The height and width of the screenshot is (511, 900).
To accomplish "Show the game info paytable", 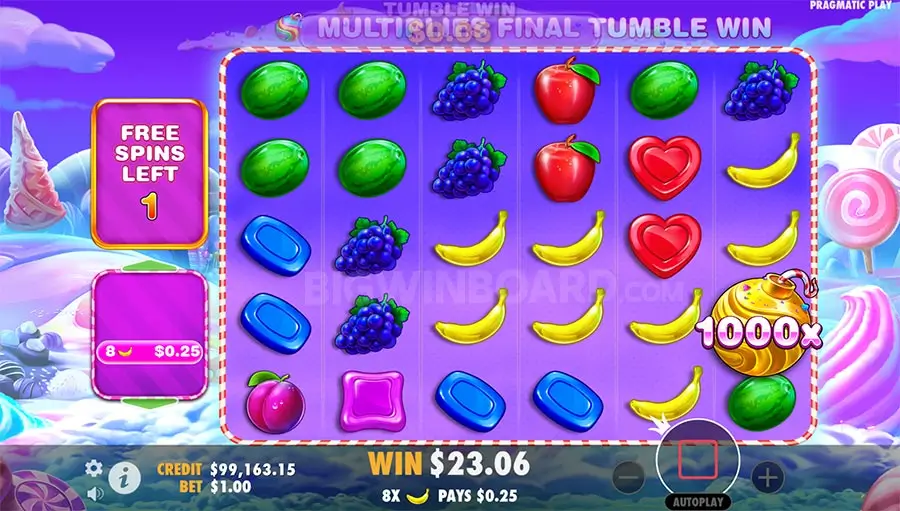I will click(123, 475).
